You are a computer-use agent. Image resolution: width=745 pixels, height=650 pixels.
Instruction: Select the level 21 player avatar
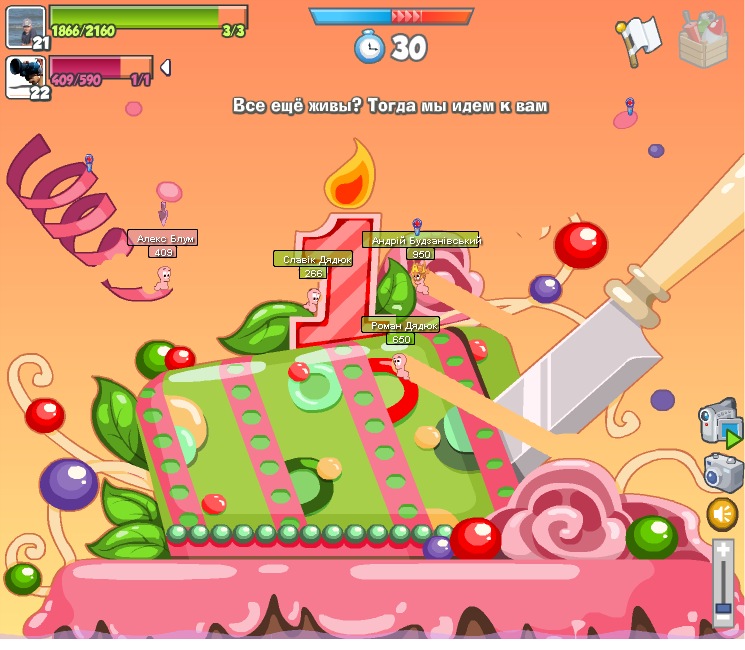[25, 26]
